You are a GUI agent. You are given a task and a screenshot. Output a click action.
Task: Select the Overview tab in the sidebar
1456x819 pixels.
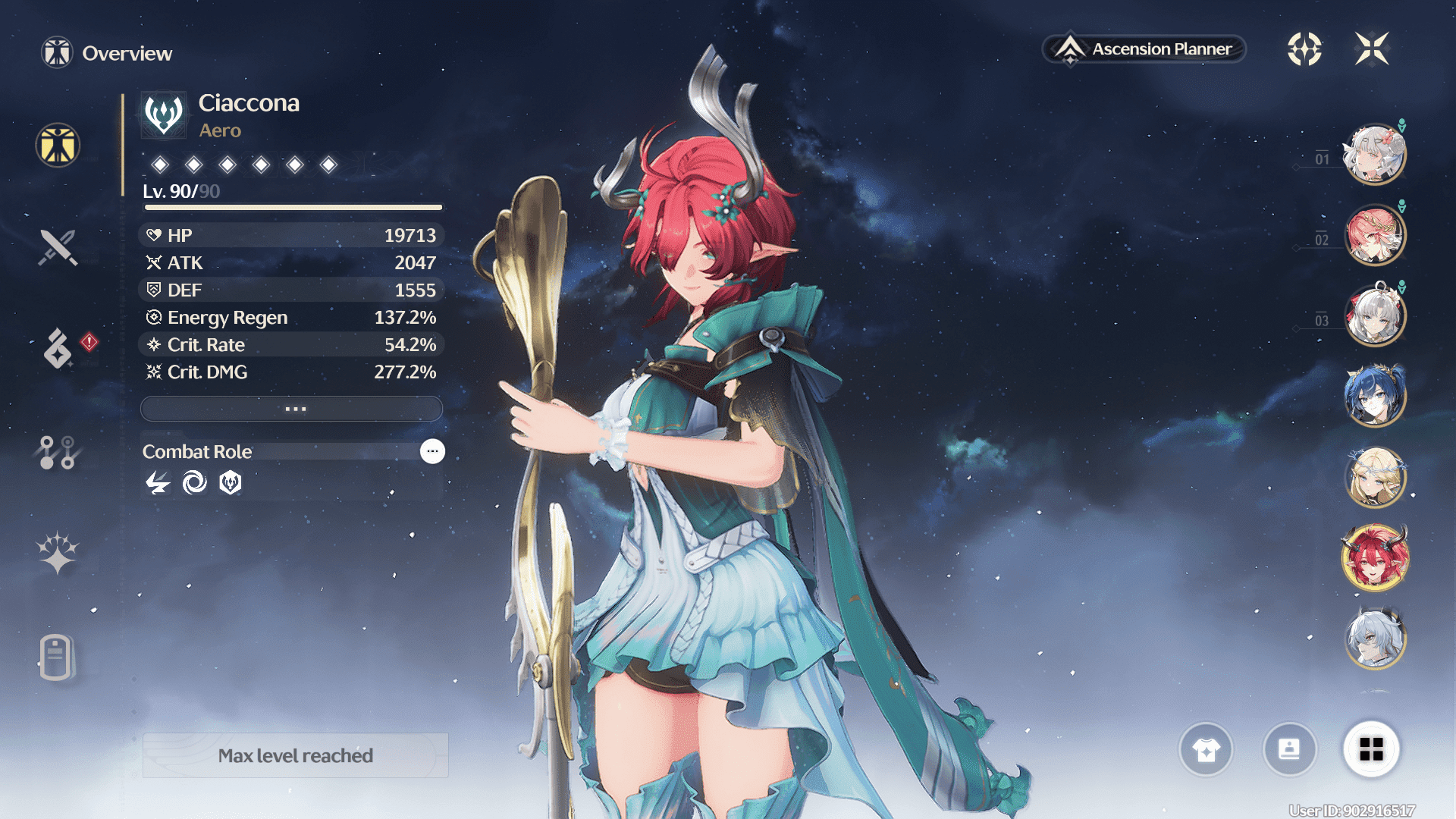[58, 145]
